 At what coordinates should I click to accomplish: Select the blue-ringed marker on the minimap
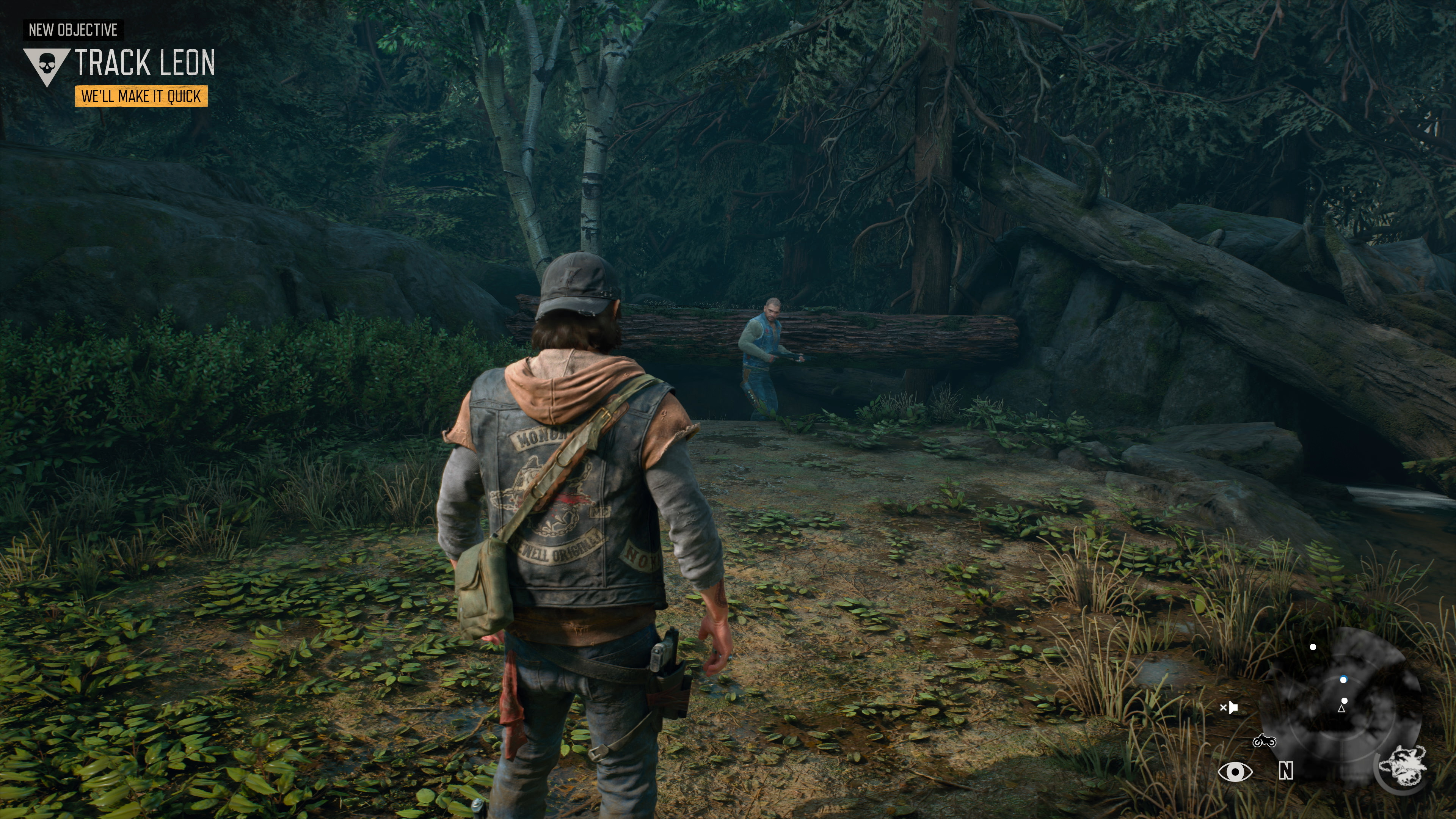(x=1343, y=680)
